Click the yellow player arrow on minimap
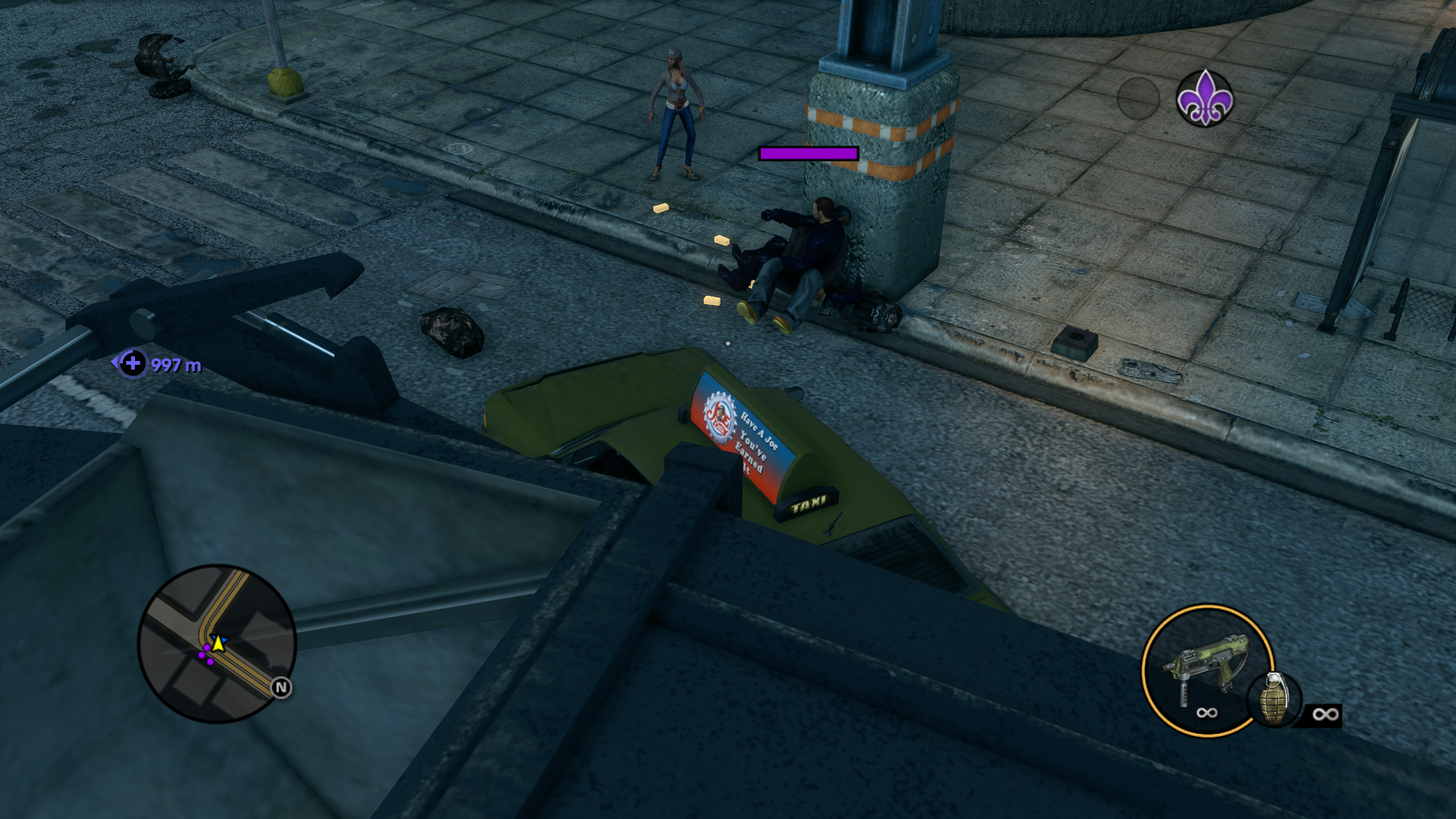1456x819 pixels. click(x=218, y=644)
